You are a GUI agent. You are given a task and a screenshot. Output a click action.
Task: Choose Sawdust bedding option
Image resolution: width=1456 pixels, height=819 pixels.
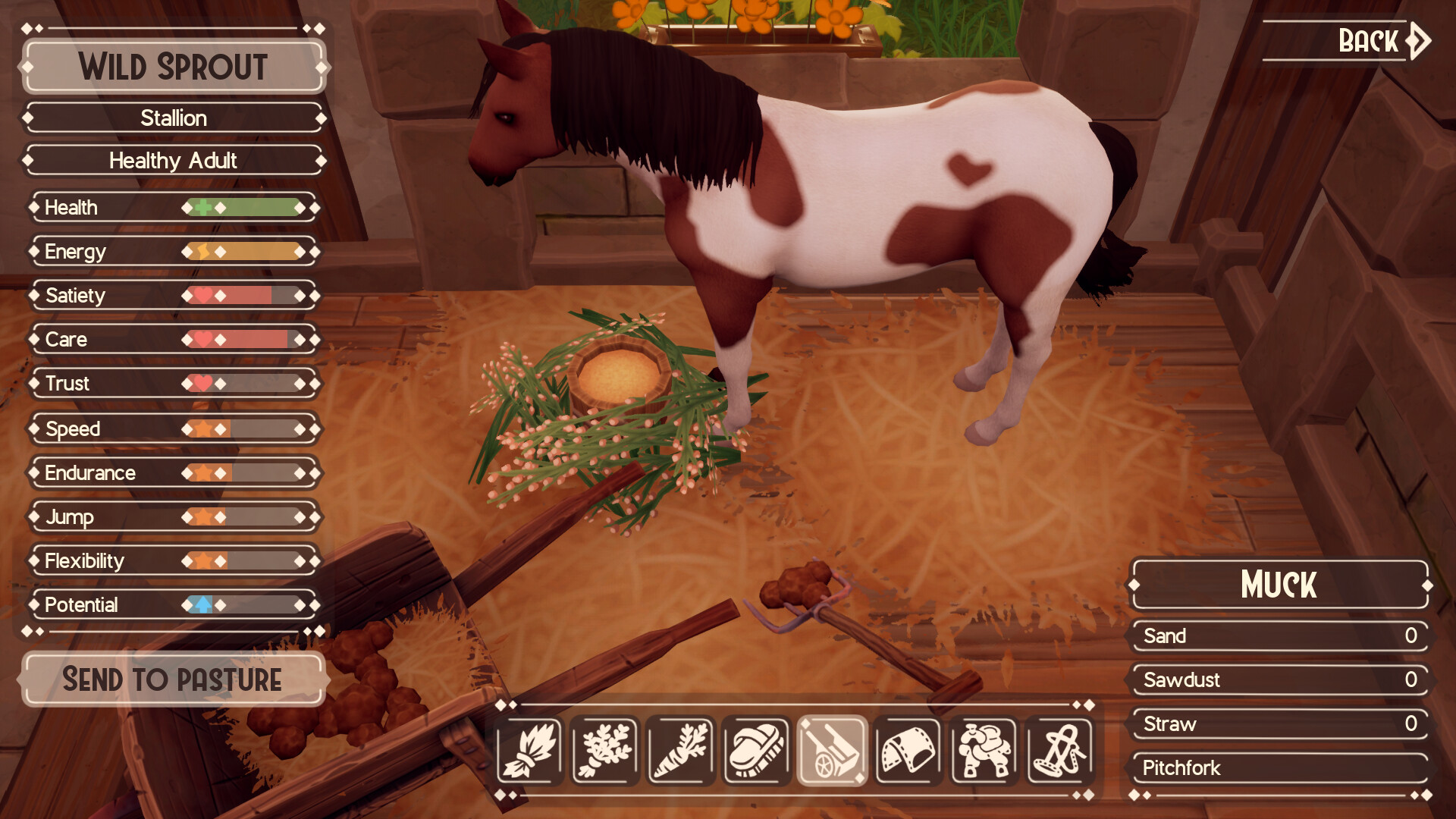1279,681
